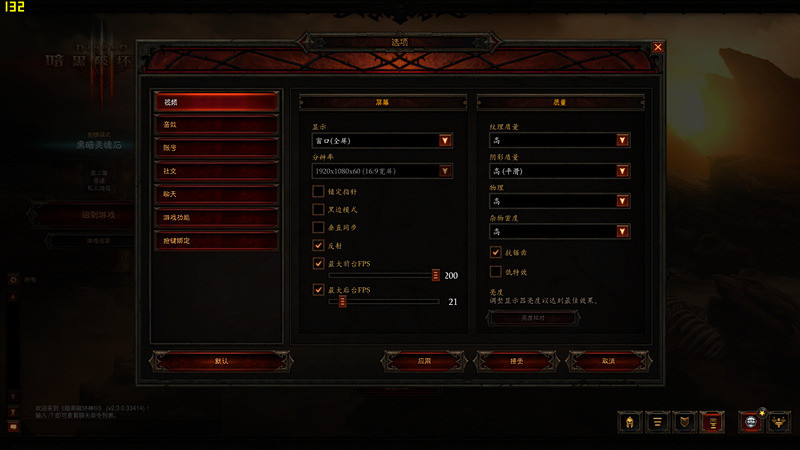The image size is (800, 450).
Task: Switch to the 按键绑定 (Key Bindings) tab
Action: click(x=215, y=240)
